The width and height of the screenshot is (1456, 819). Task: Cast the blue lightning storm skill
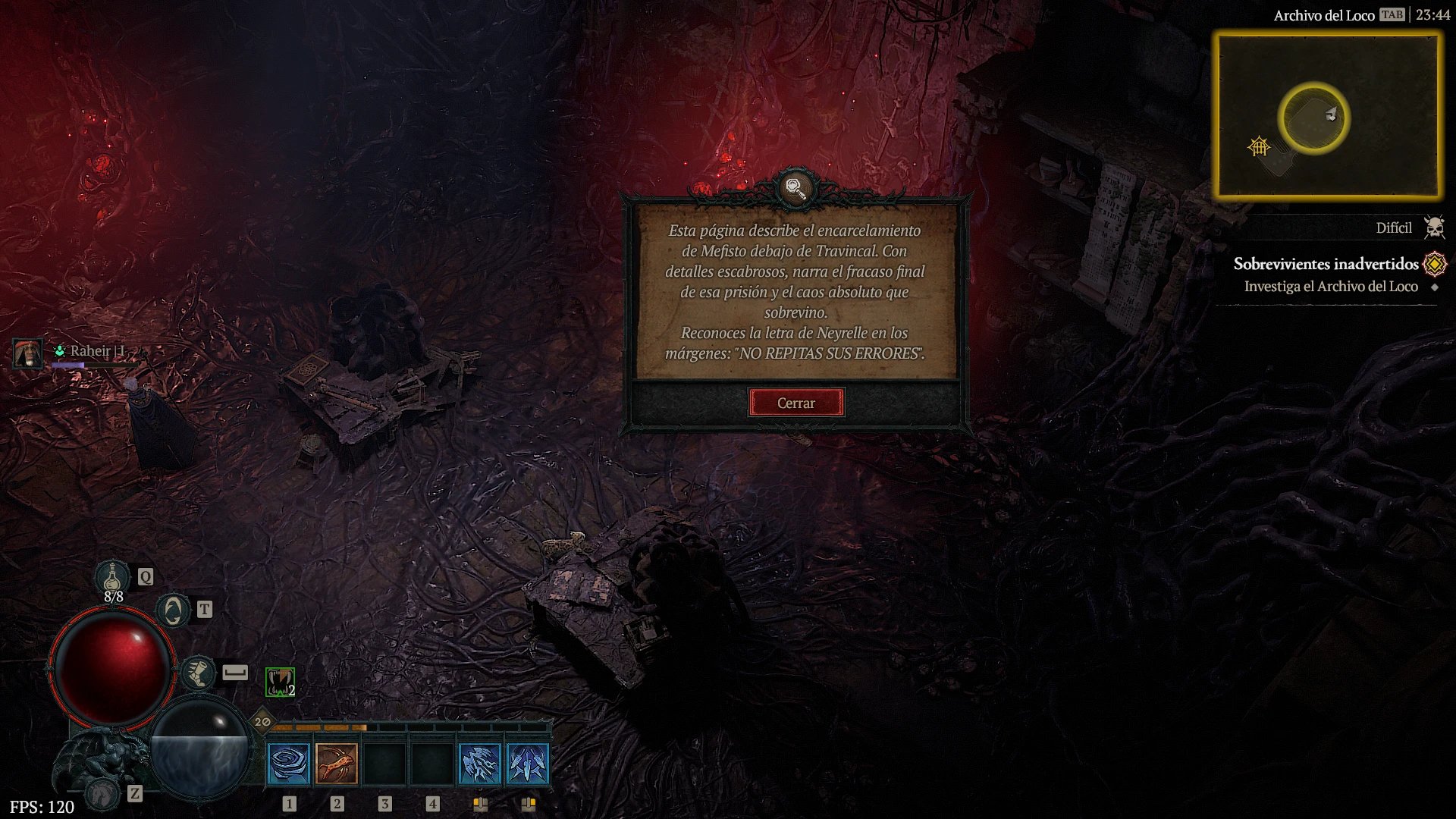[x=480, y=763]
